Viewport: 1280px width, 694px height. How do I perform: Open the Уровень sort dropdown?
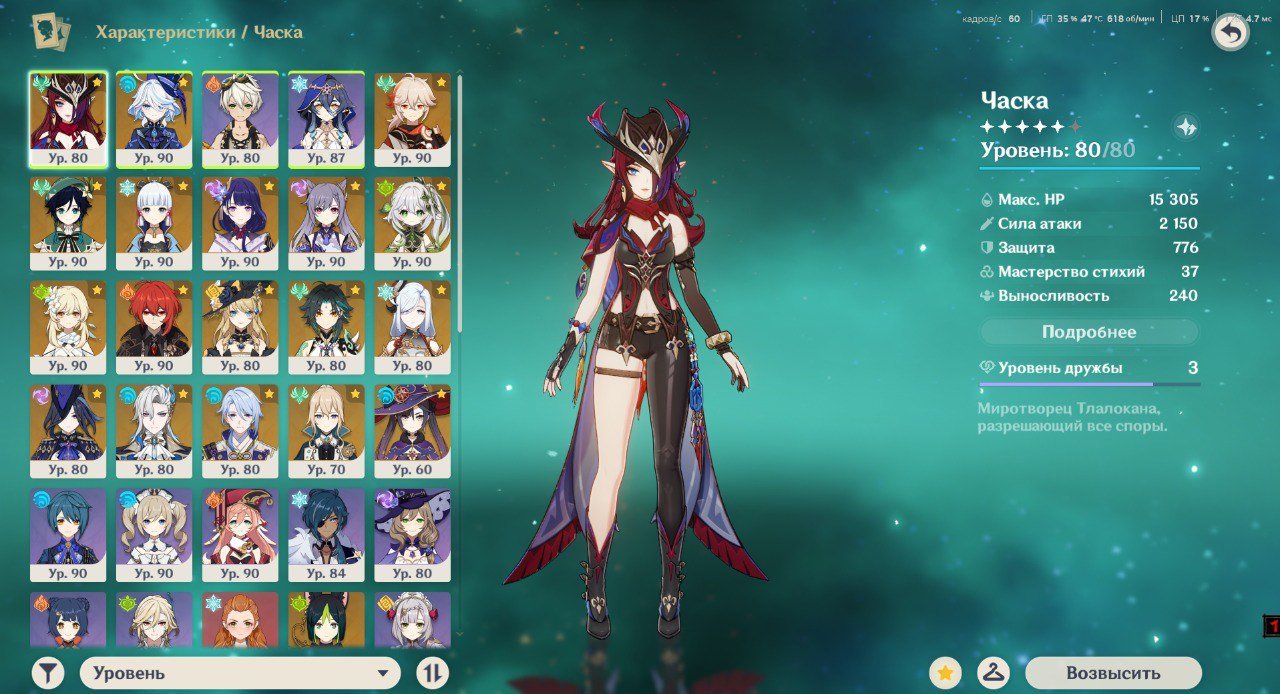[x=240, y=673]
